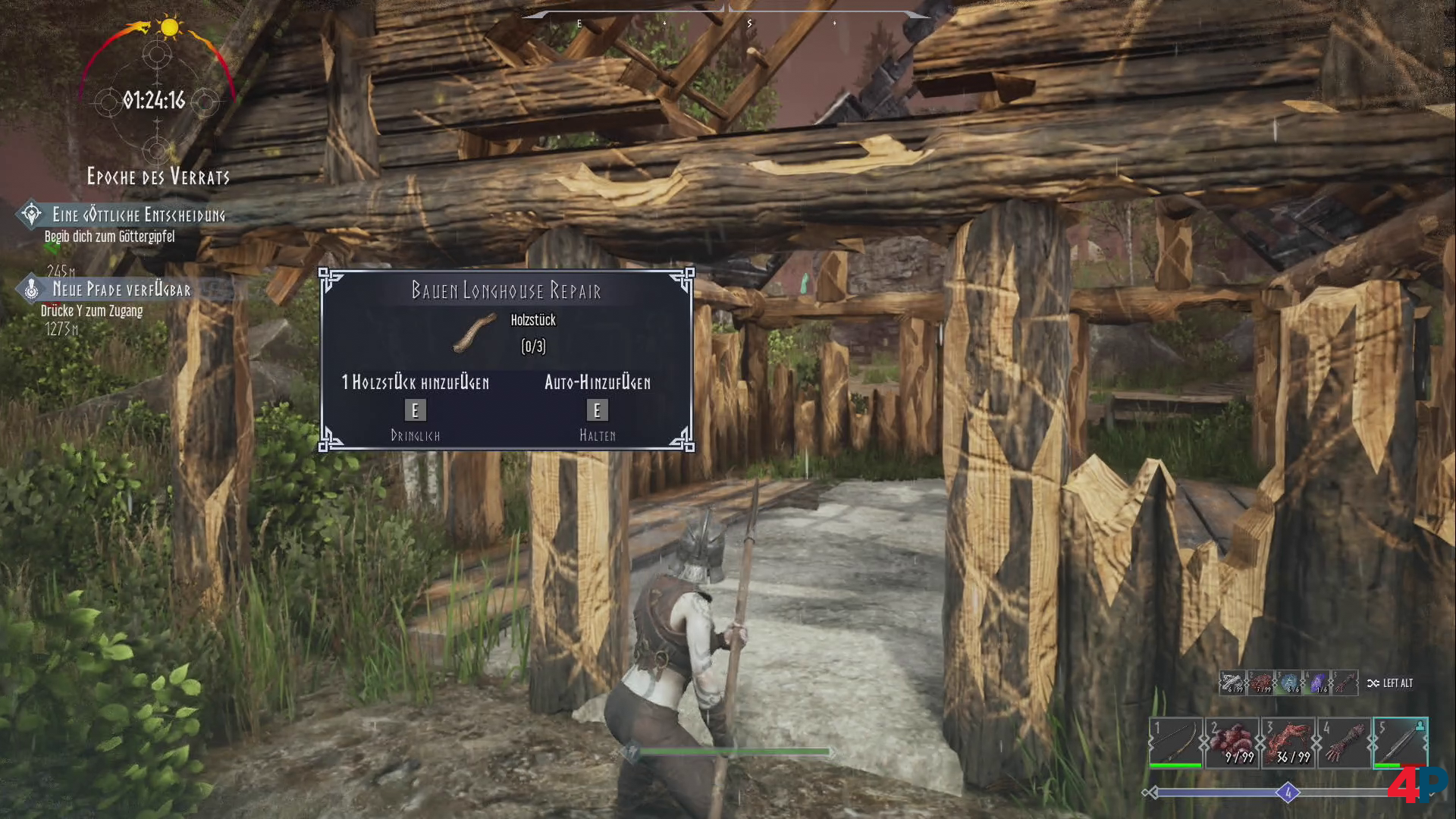This screenshot has width=1456, height=819.
Task: Select the severed arm in hotbar slot 4
Action: click(x=1344, y=742)
